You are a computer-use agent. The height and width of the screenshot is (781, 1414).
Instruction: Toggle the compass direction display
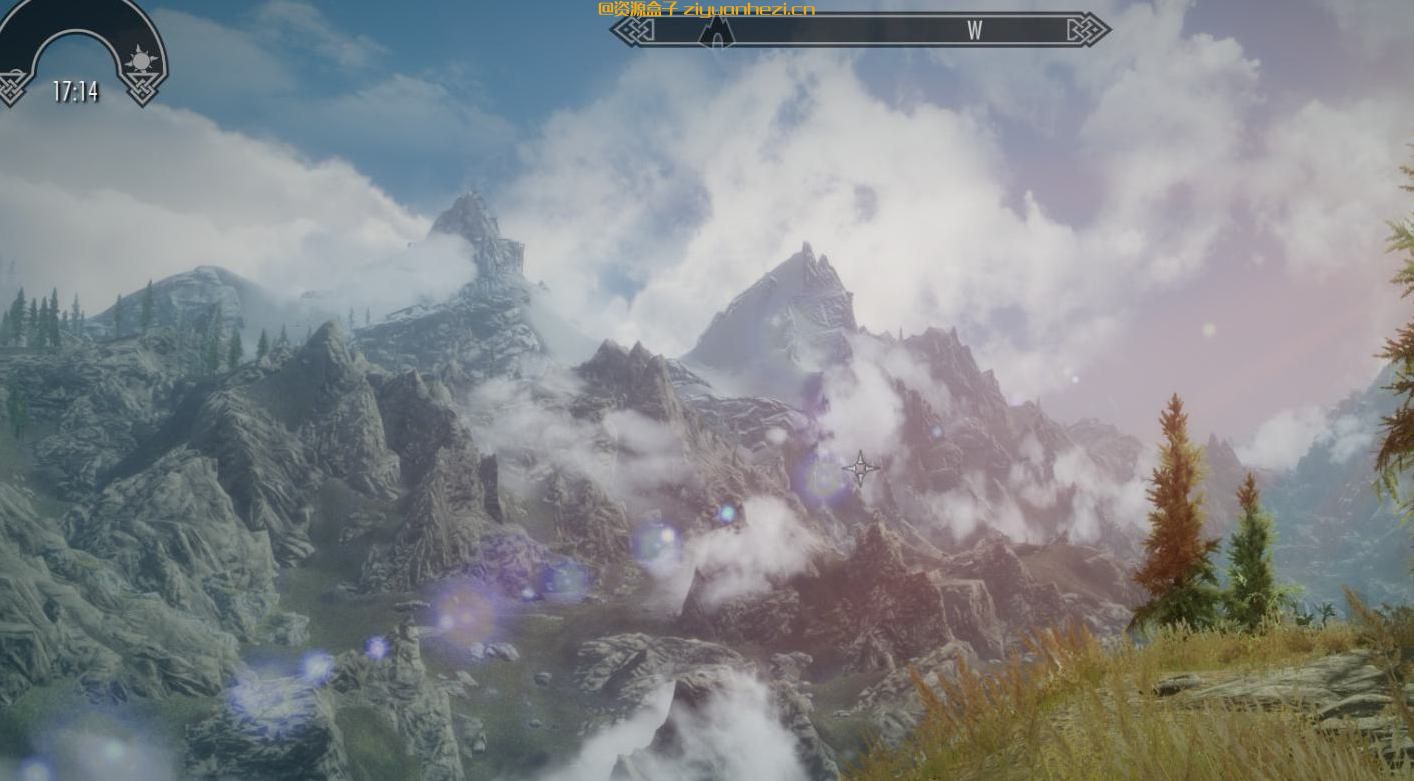[860, 30]
